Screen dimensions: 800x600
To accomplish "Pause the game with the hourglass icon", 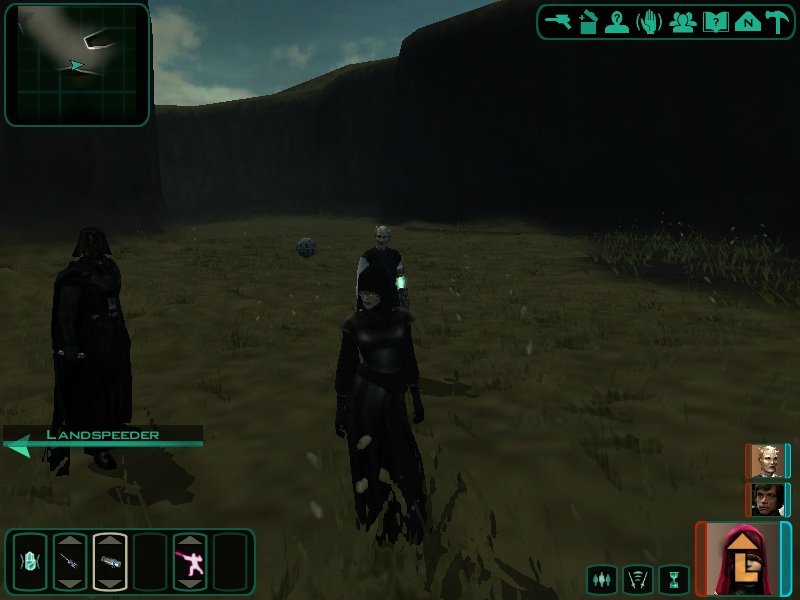I will tap(674, 579).
